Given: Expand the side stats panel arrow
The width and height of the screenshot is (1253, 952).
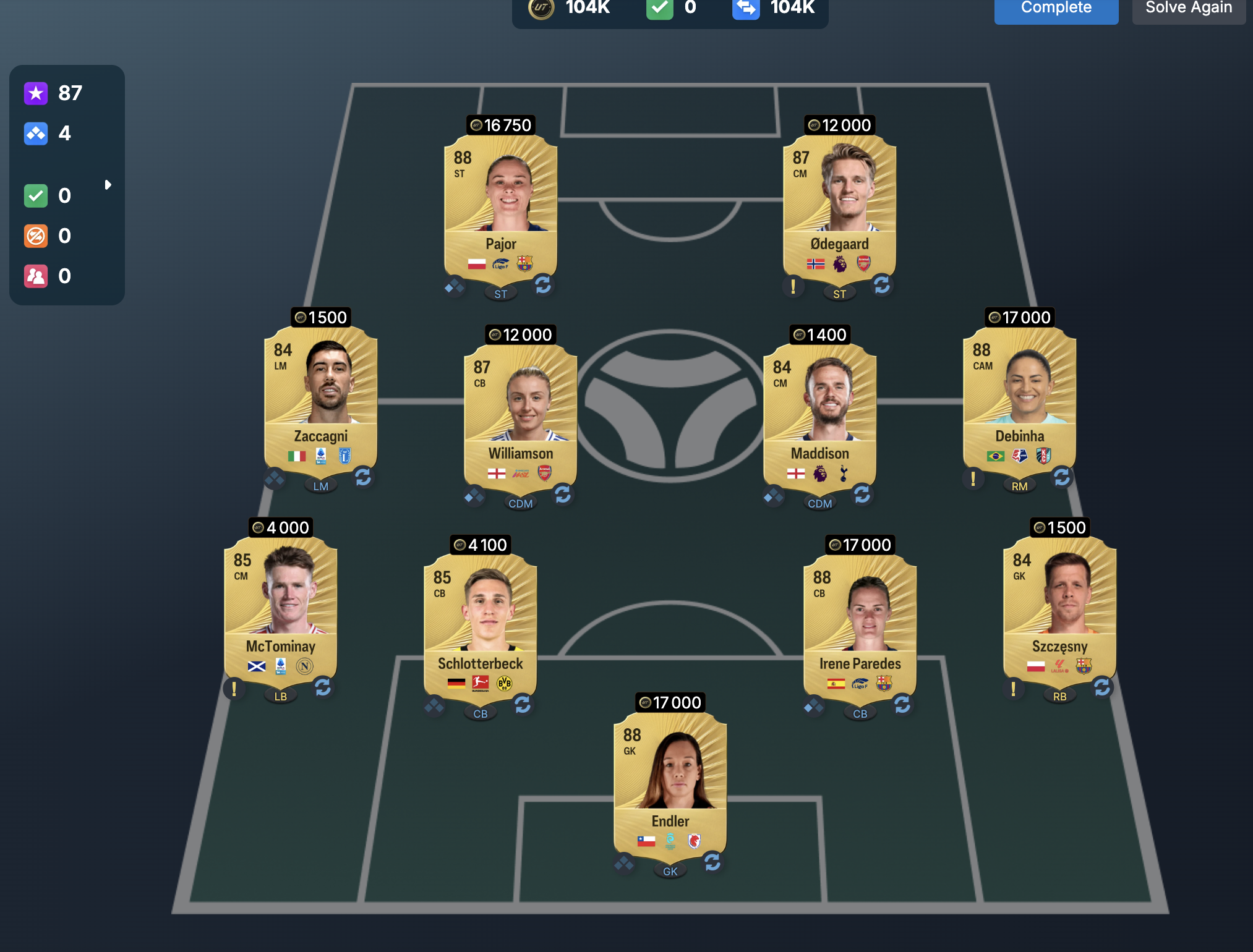Looking at the screenshot, I should (x=108, y=185).
